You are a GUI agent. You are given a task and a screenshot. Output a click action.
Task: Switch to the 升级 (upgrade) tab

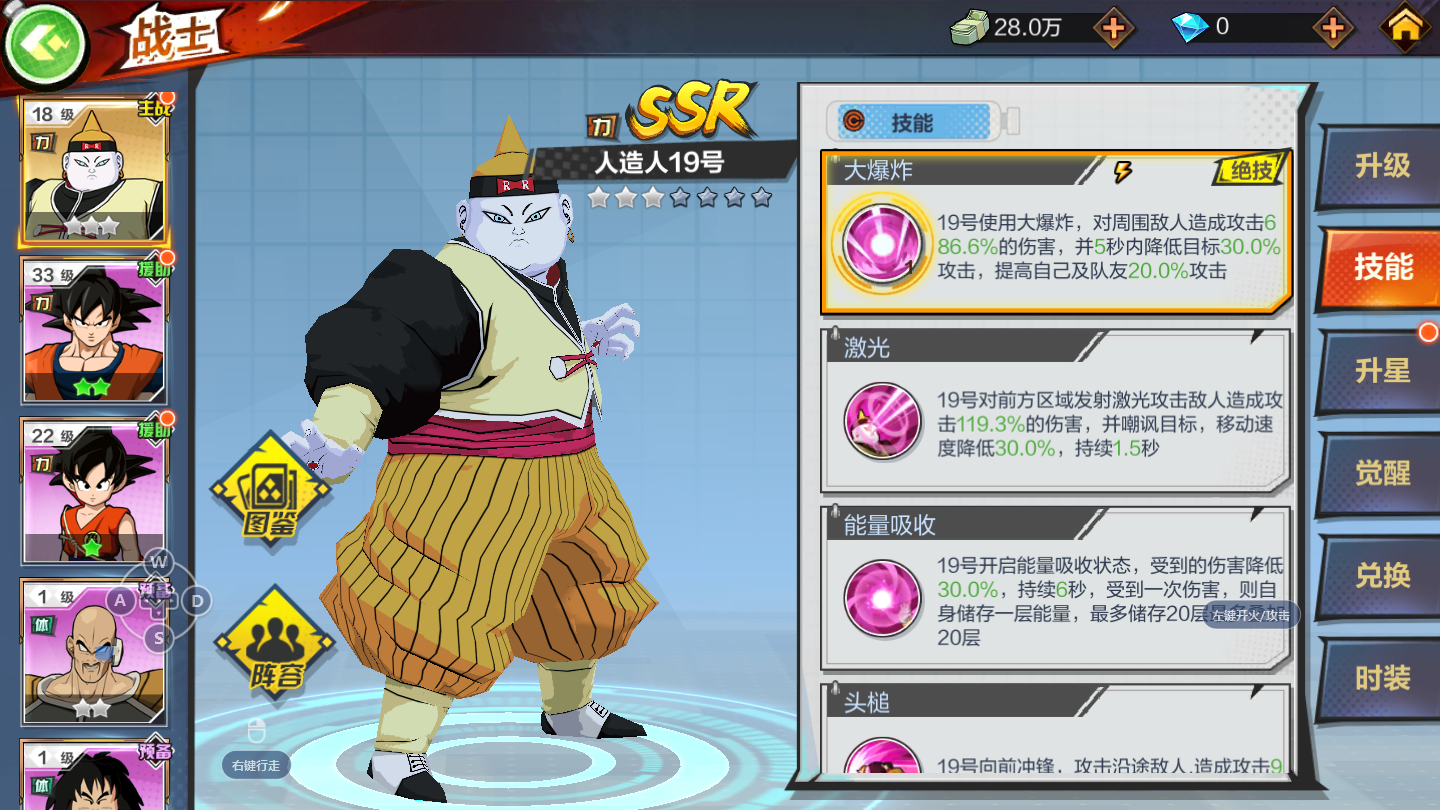(1383, 164)
